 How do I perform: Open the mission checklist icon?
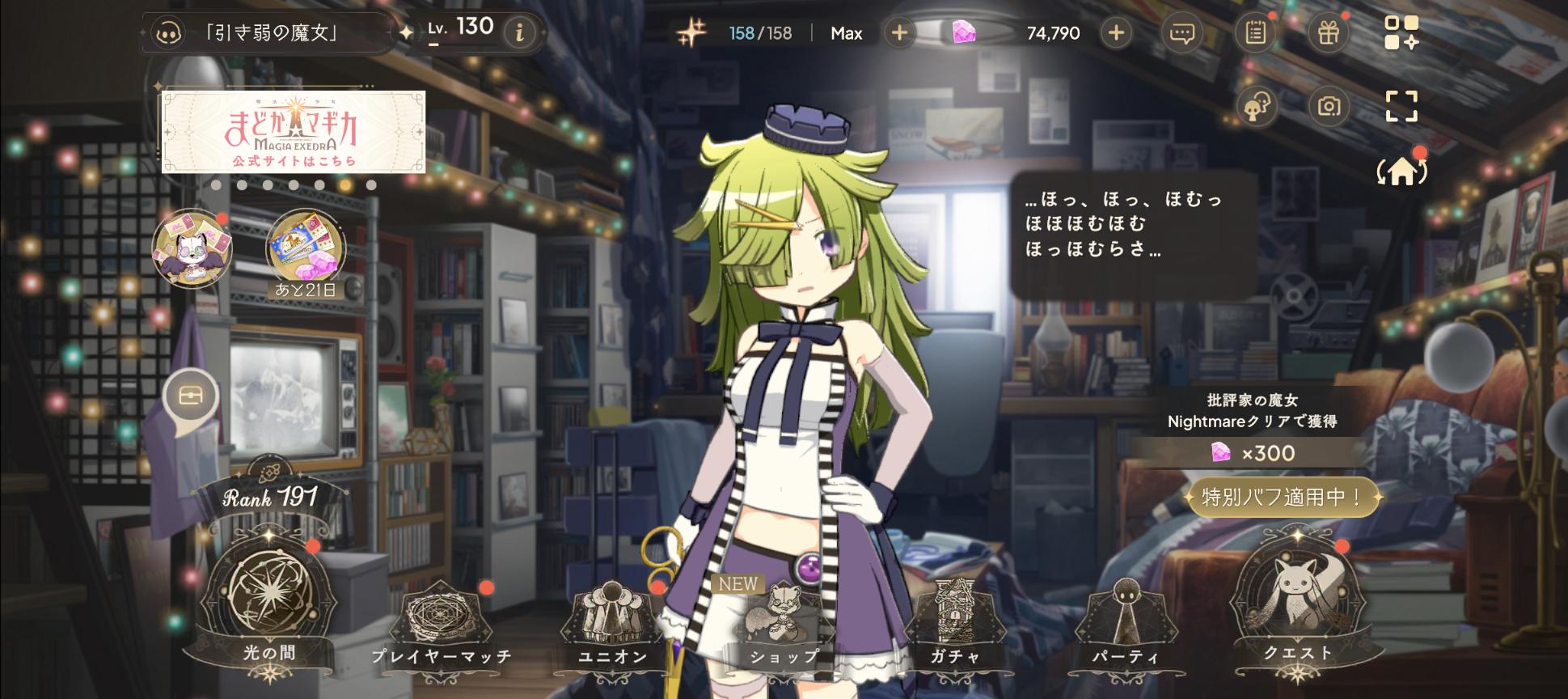pos(1255,33)
